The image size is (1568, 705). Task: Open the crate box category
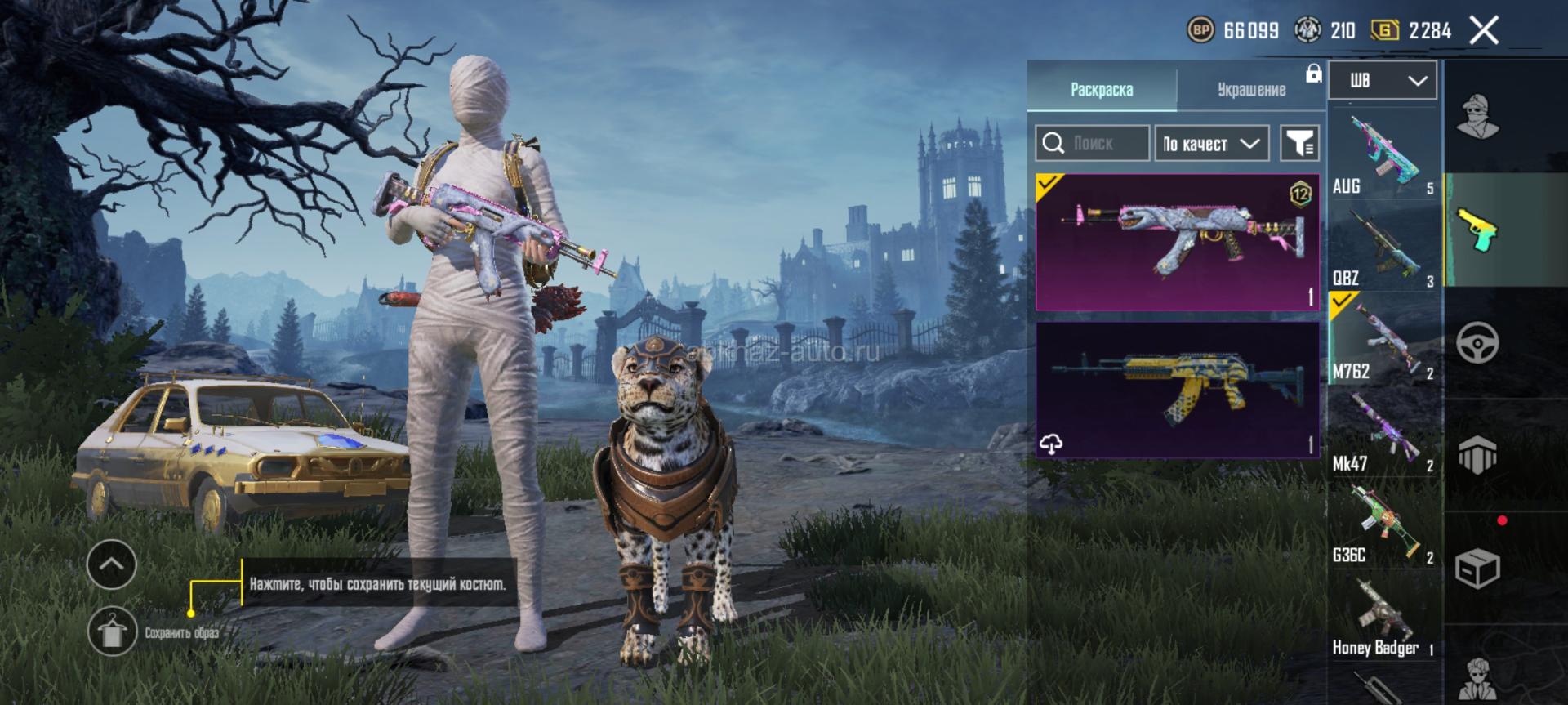click(1477, 568)
